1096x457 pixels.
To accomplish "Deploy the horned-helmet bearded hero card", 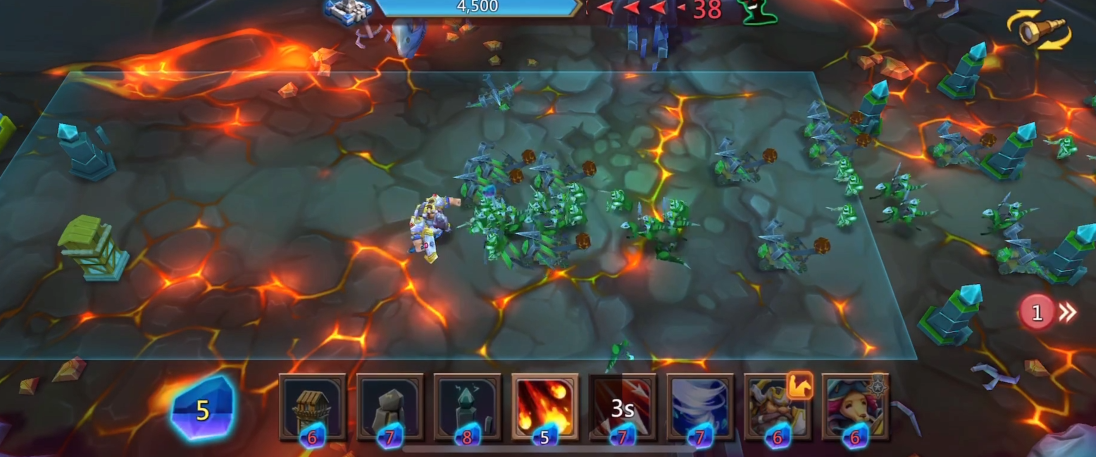I will coord(777,407).
